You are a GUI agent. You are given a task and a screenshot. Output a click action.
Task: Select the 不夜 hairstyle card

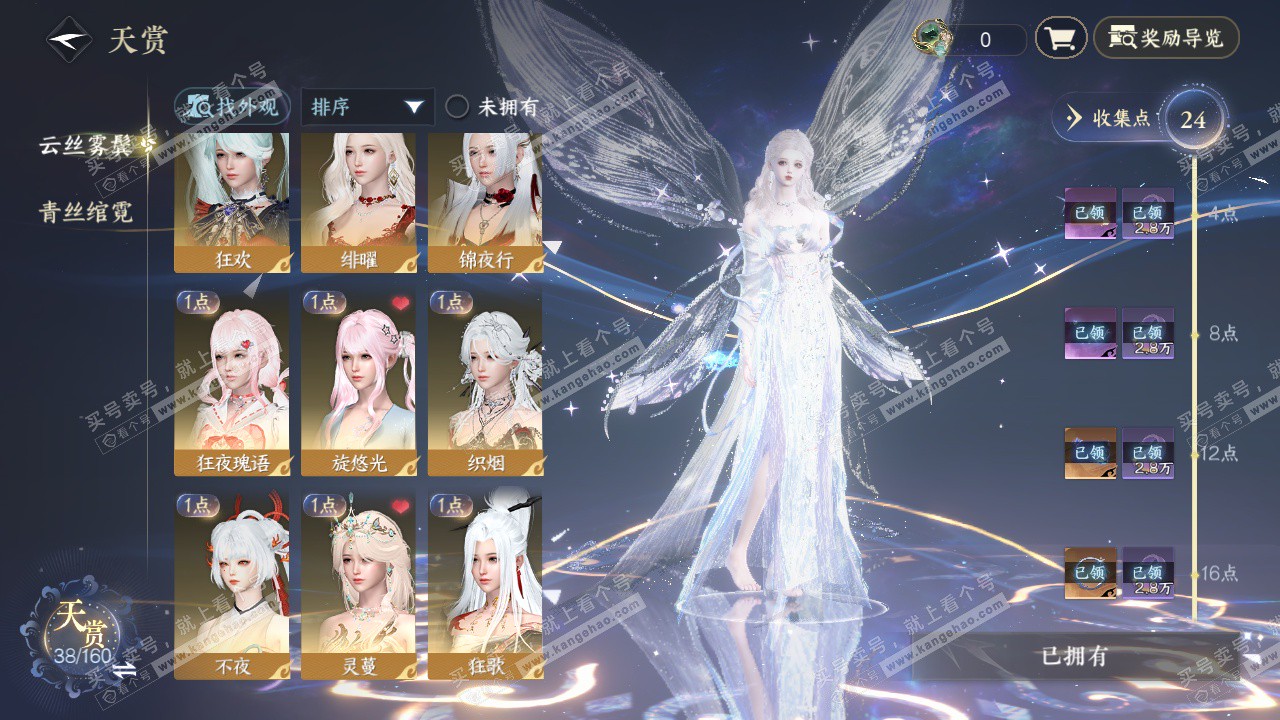tap(232, 585)
